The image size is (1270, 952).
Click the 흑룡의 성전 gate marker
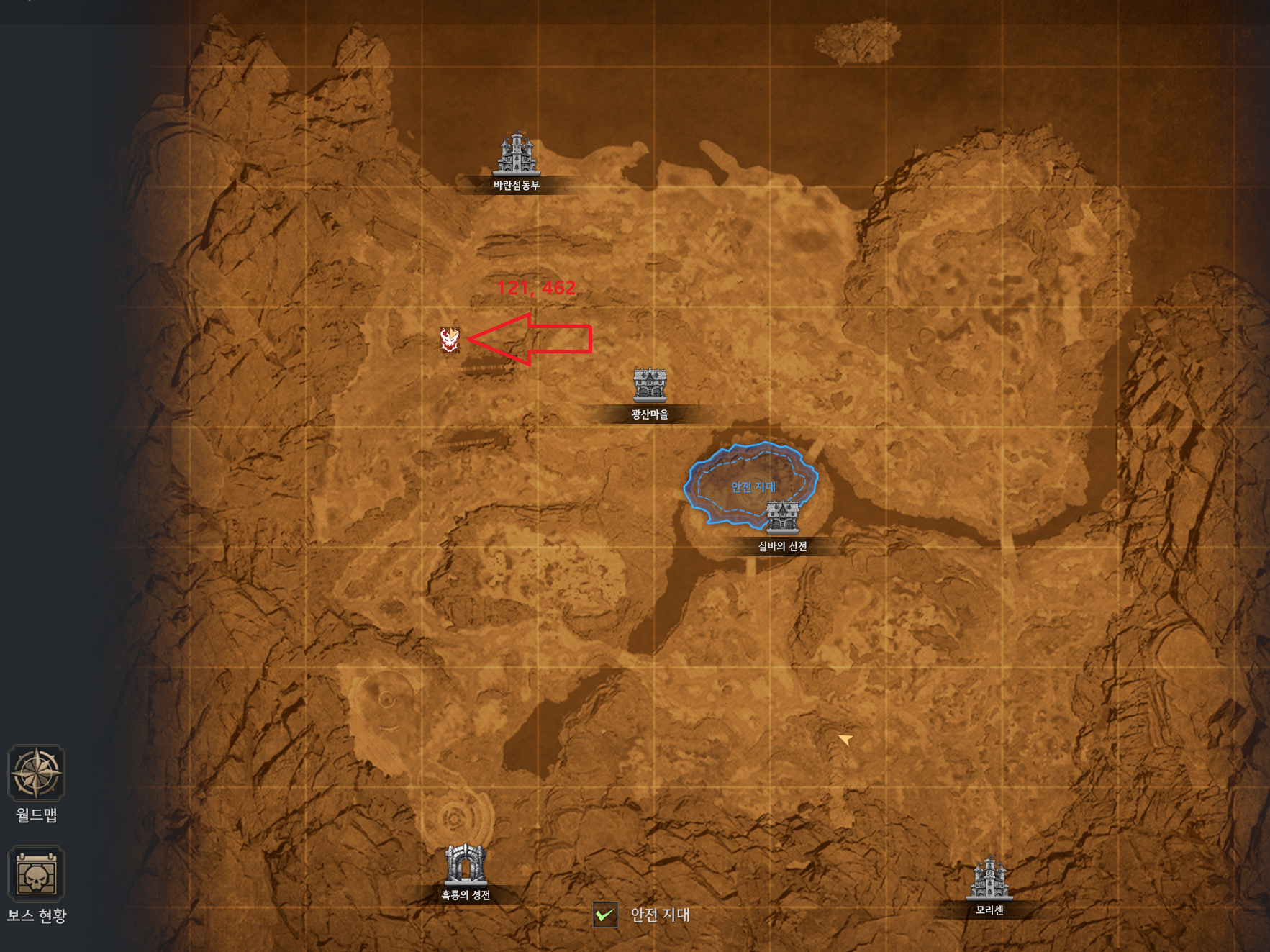(466, 864)
